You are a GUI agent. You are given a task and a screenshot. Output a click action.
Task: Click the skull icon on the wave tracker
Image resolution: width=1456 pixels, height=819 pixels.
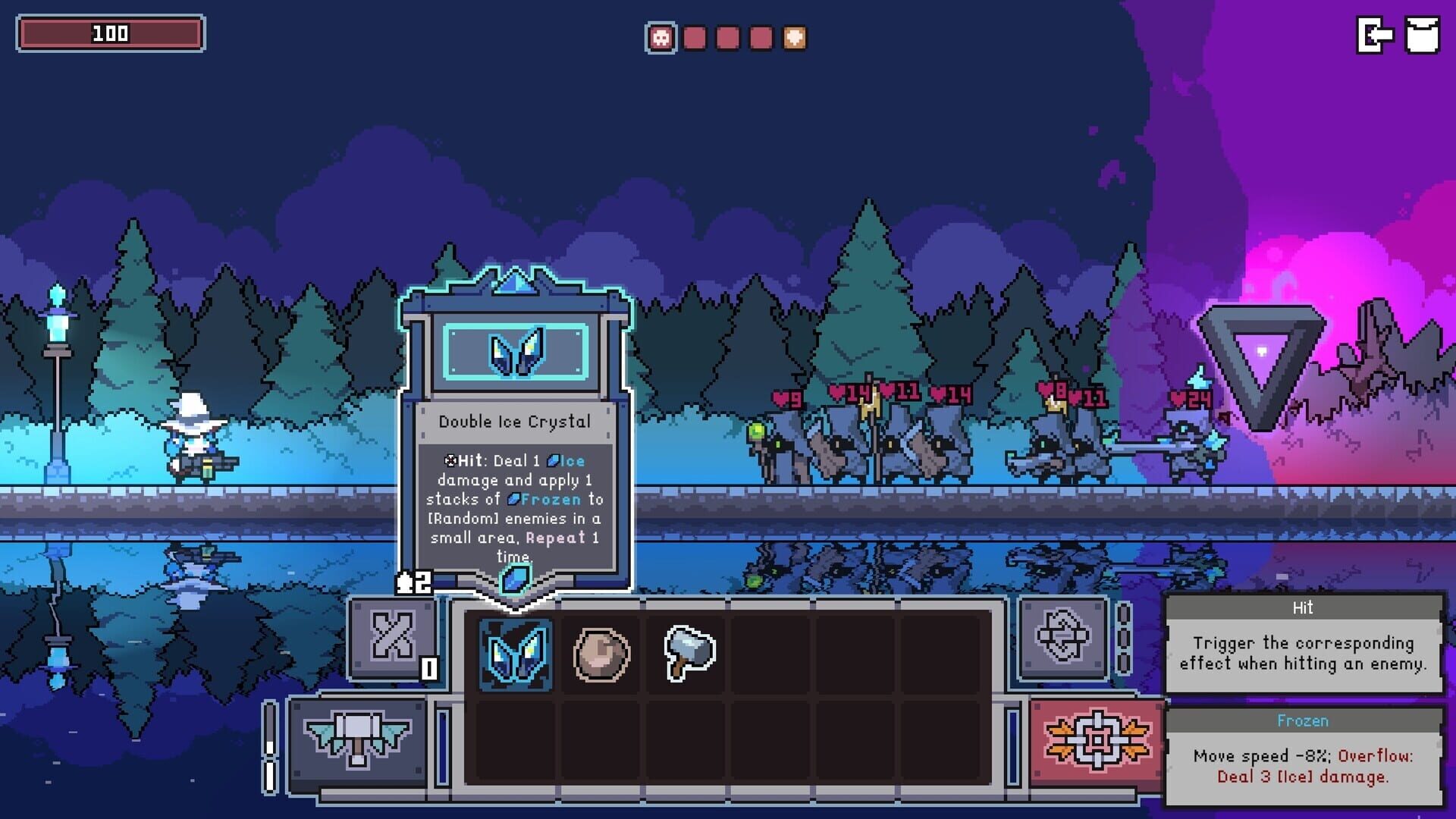(x=660, y=36)
